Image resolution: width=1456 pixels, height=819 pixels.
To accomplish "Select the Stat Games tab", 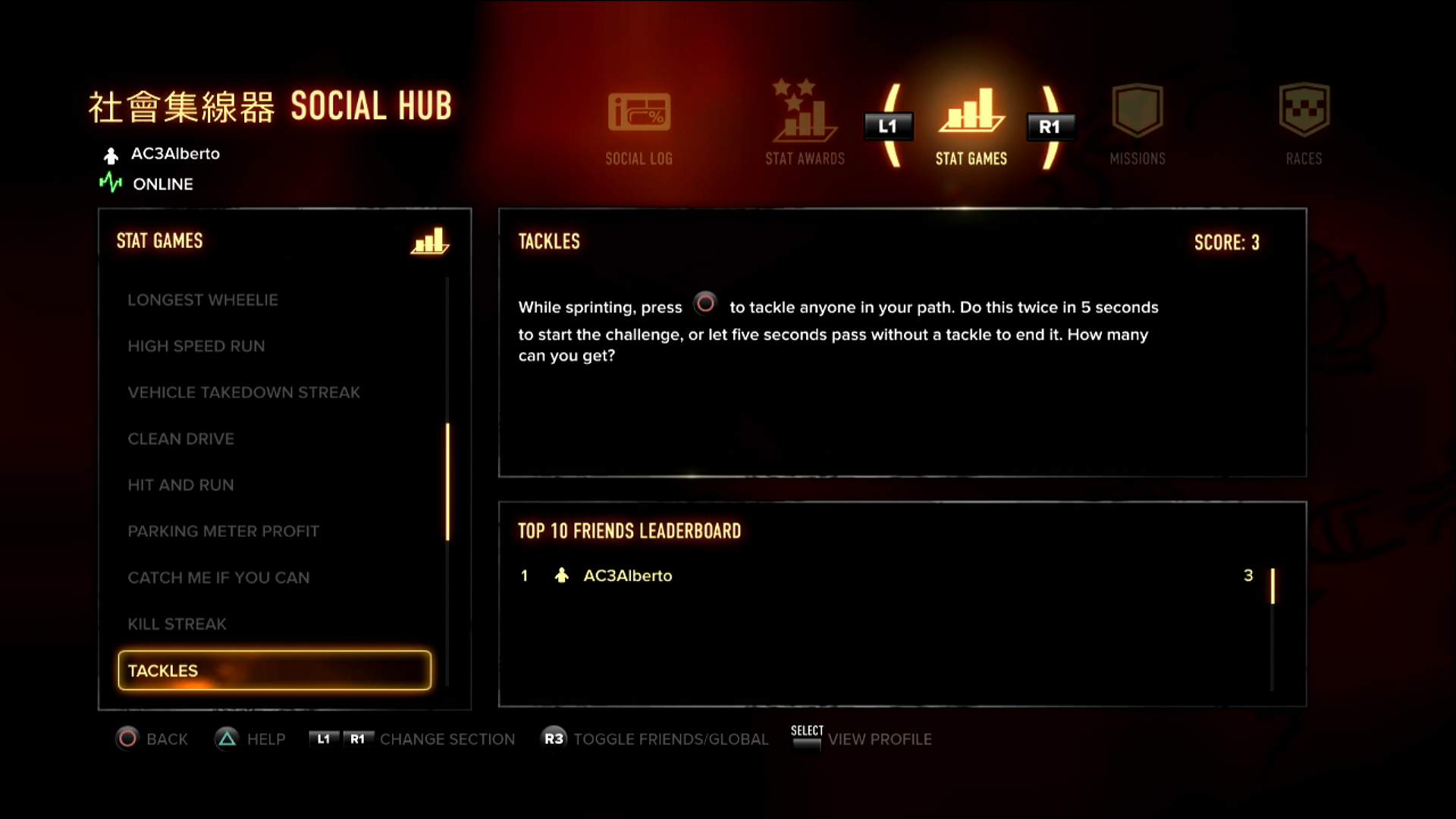I will (x=971, y=127).
